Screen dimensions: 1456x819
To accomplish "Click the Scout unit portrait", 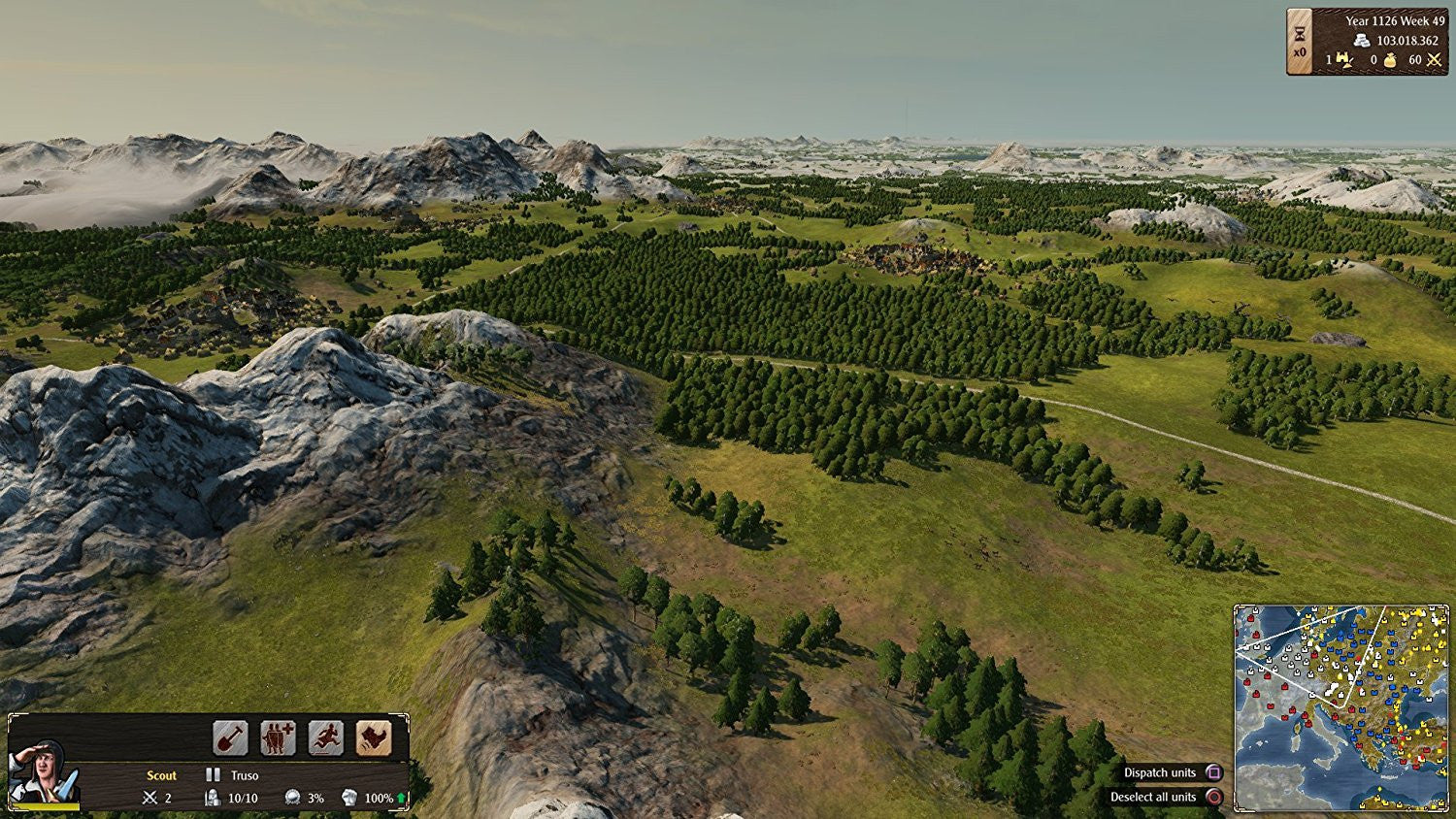I will tap(44, 773).
